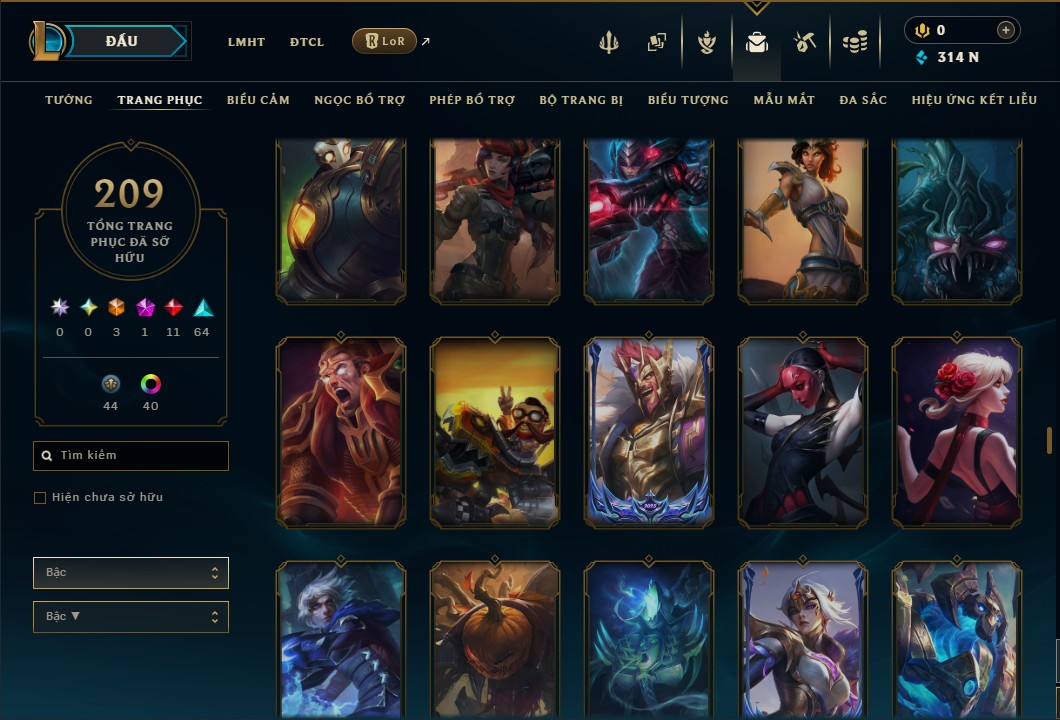Open the Bậc ▼ sort dropdown

[x=131, y=617]
